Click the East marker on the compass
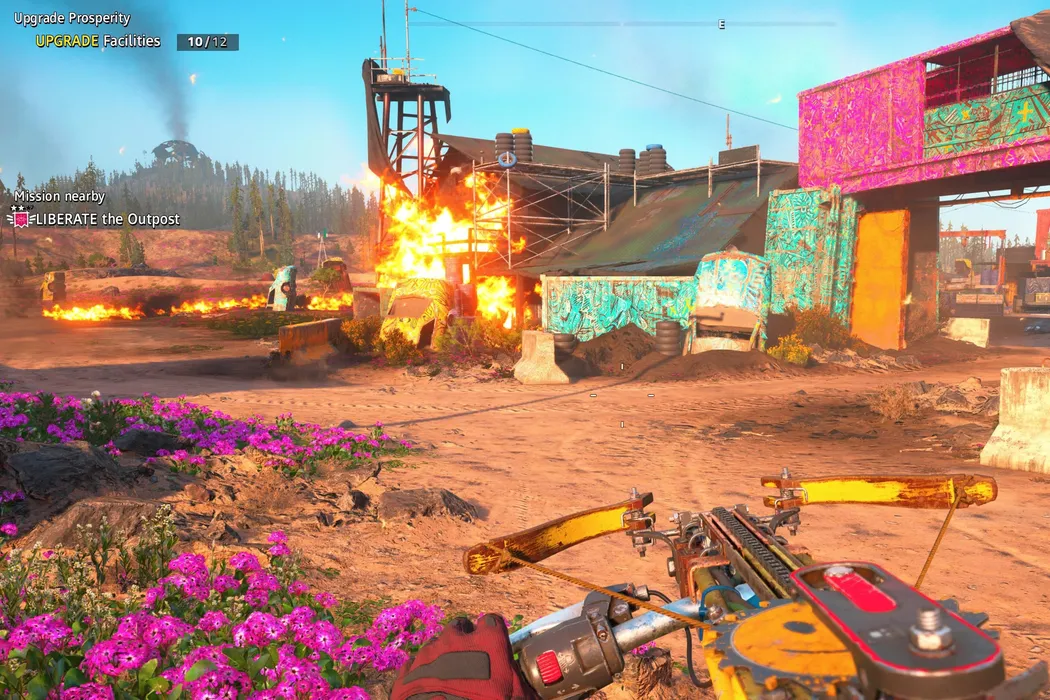This screenshot has height=700, width=1050. [x=721, y=25]
